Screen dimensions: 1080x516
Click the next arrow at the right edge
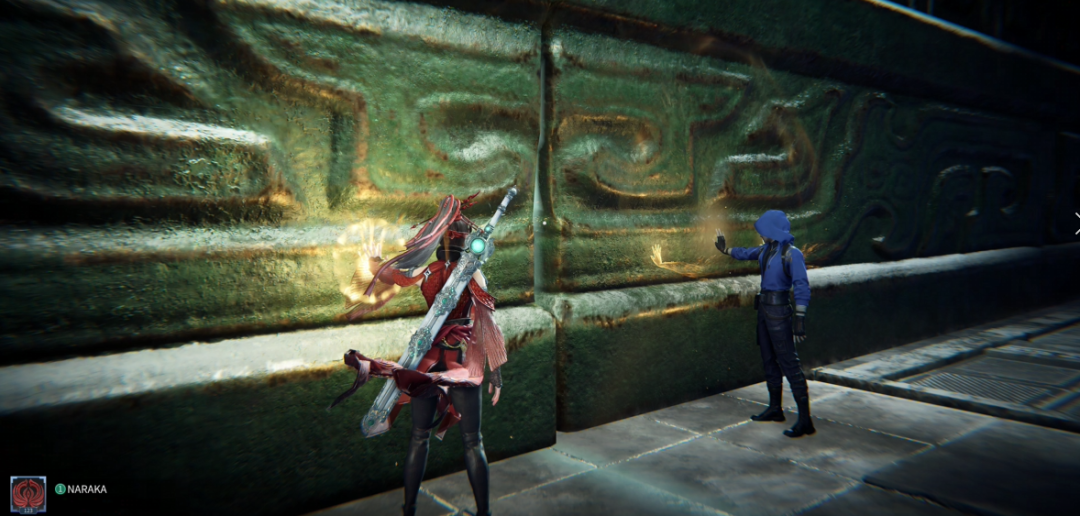click(x=1076, y=224)
